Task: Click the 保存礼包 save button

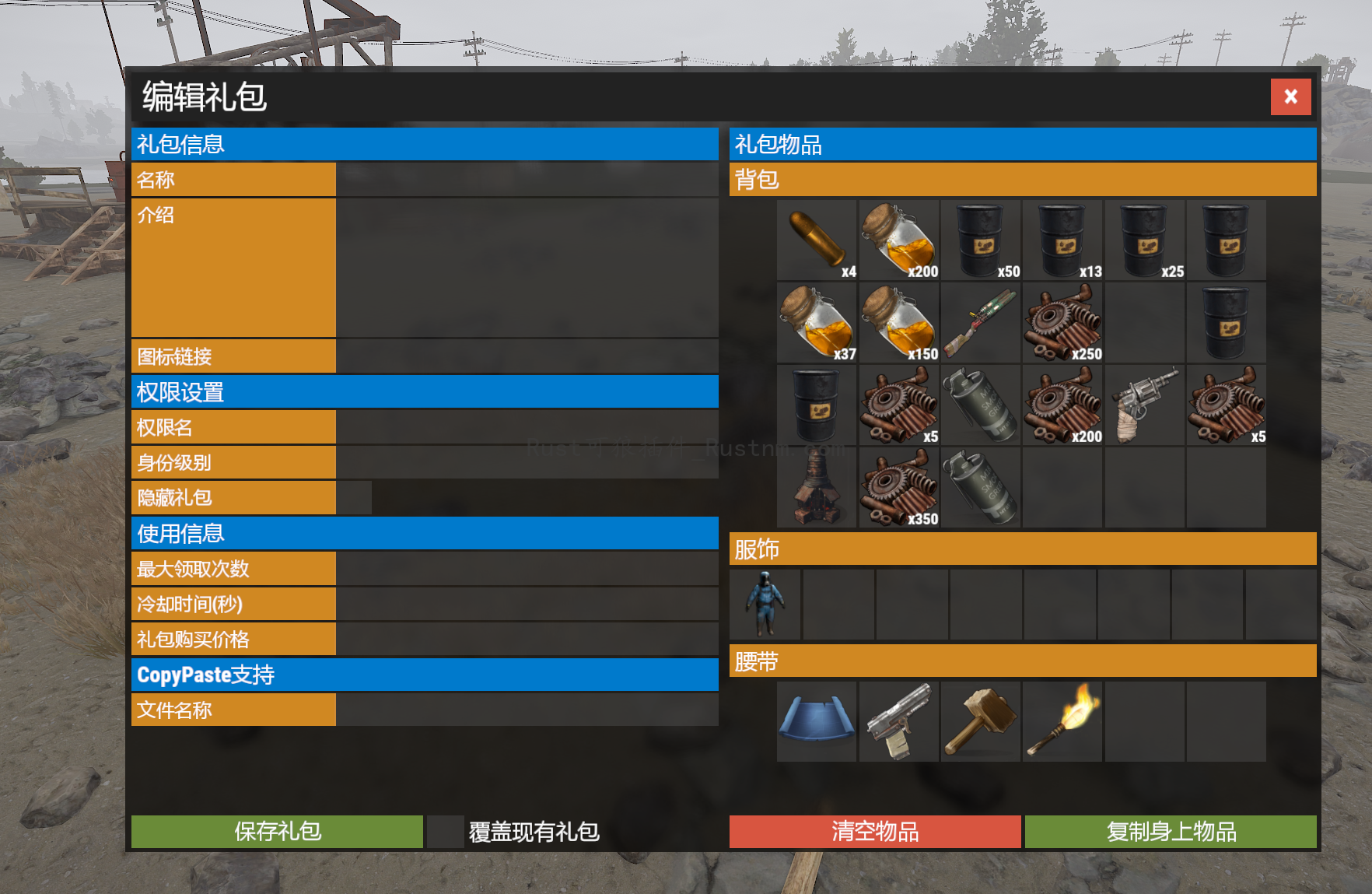Action: 276,832
